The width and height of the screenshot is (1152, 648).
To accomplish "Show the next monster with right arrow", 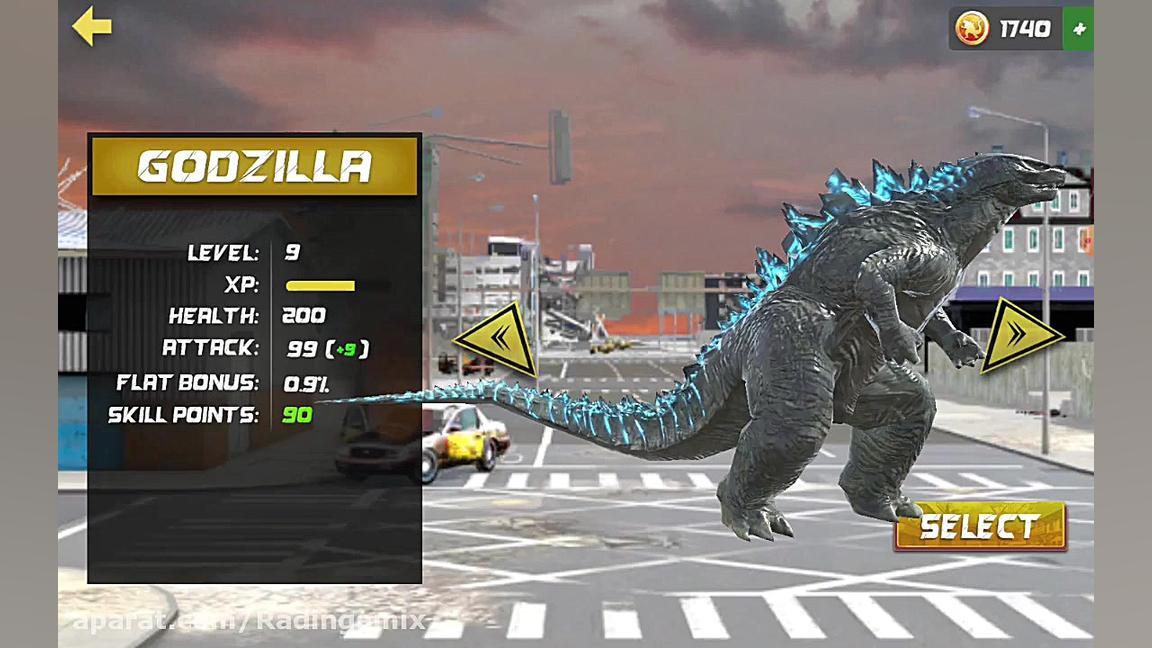I will [1019, 334].
